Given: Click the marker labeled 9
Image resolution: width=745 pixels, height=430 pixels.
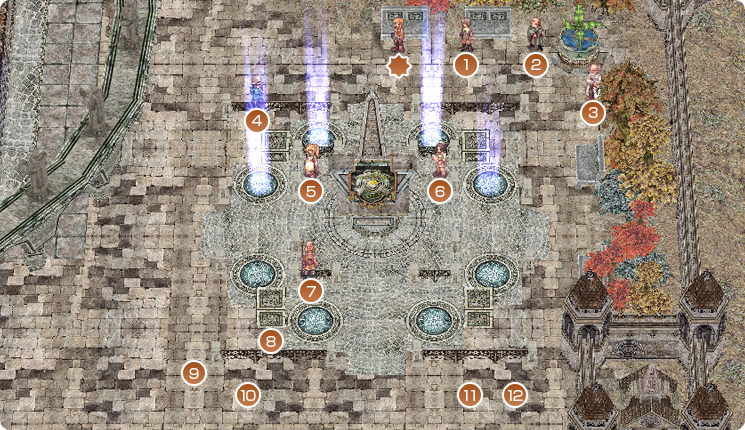Looking at the screenshot, I should (x=193, y=374).
